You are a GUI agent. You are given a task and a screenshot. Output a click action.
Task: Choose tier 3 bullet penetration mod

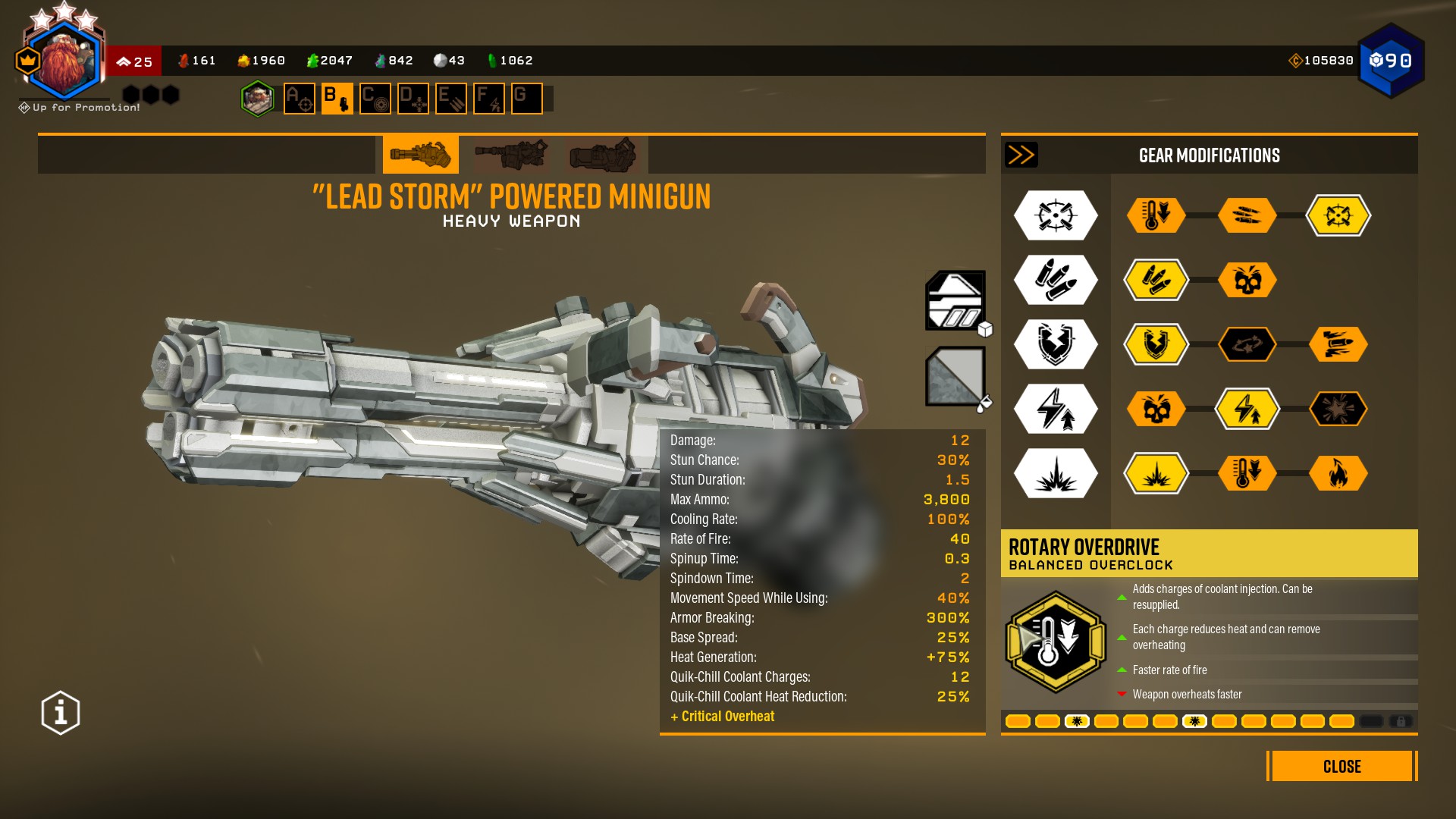click(x=1338, y=344)
